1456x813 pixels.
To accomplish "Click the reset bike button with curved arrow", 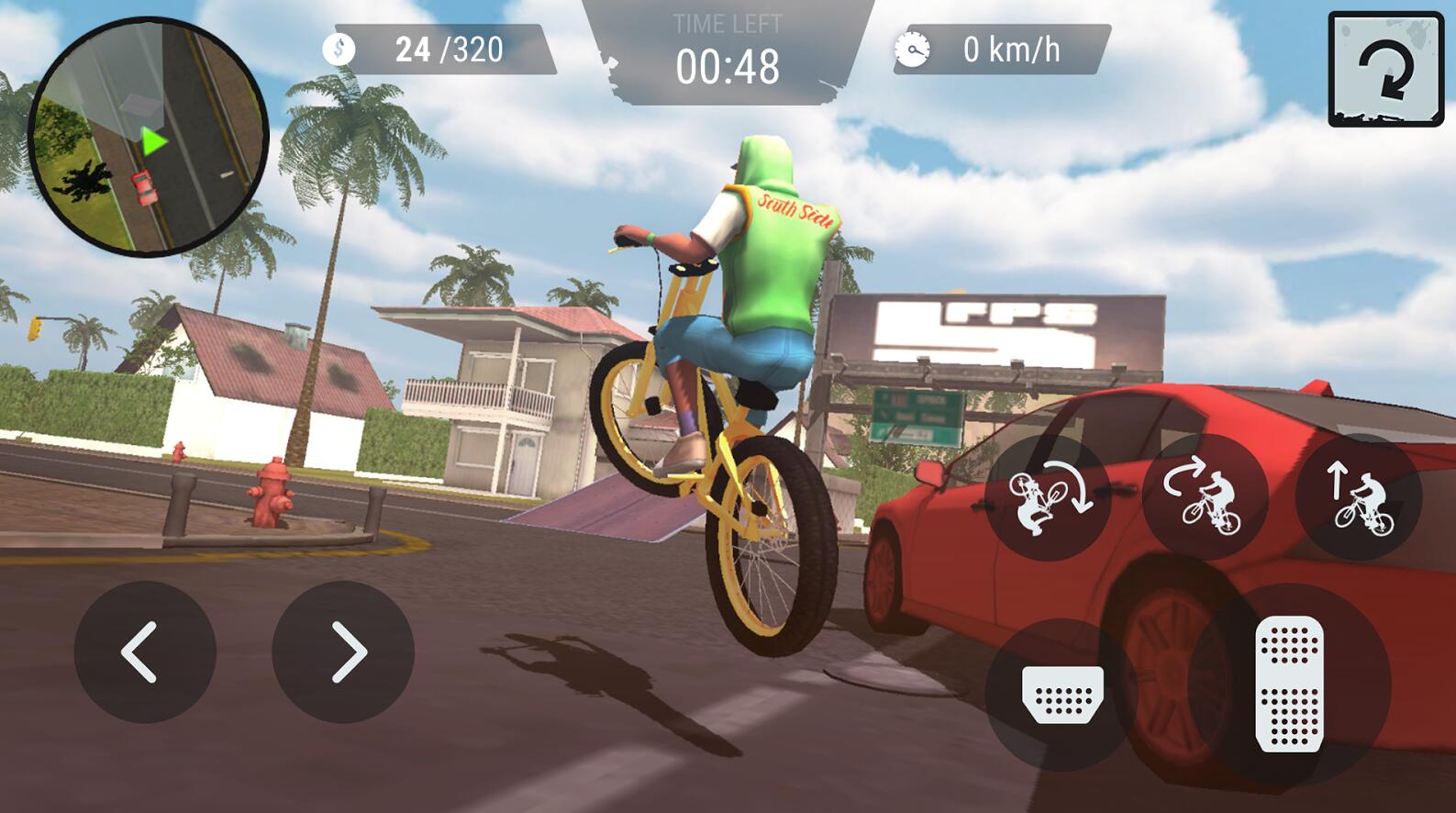I will [x=1385, y=70].
